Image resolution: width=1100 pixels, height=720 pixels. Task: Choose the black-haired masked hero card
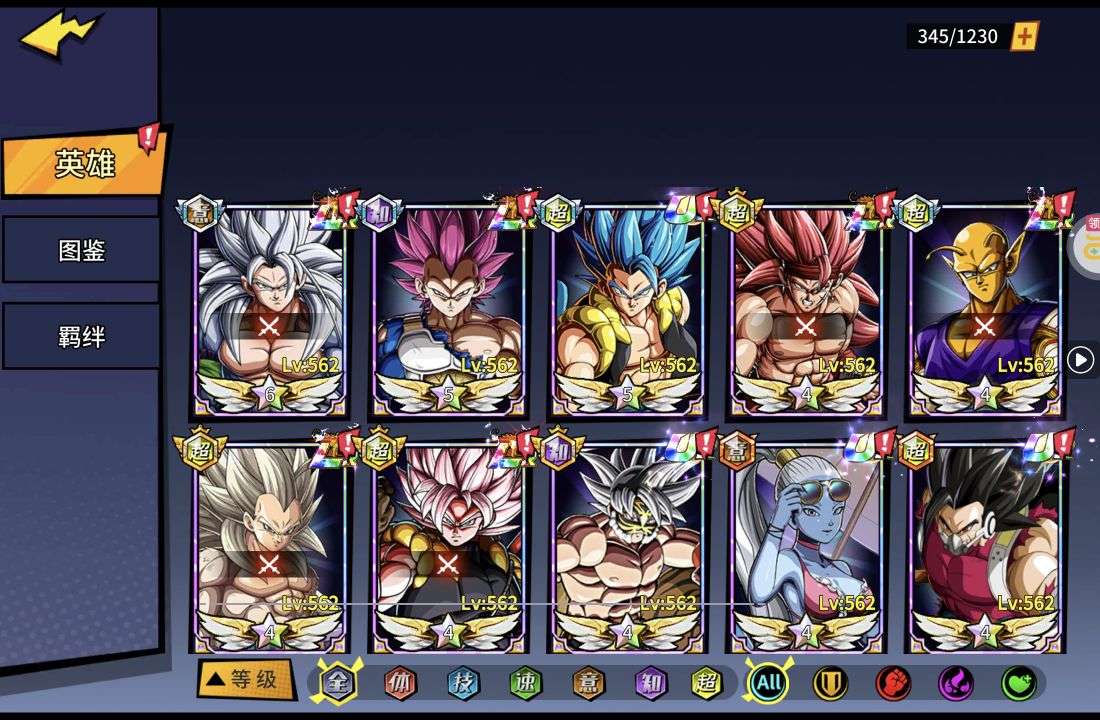985,548
